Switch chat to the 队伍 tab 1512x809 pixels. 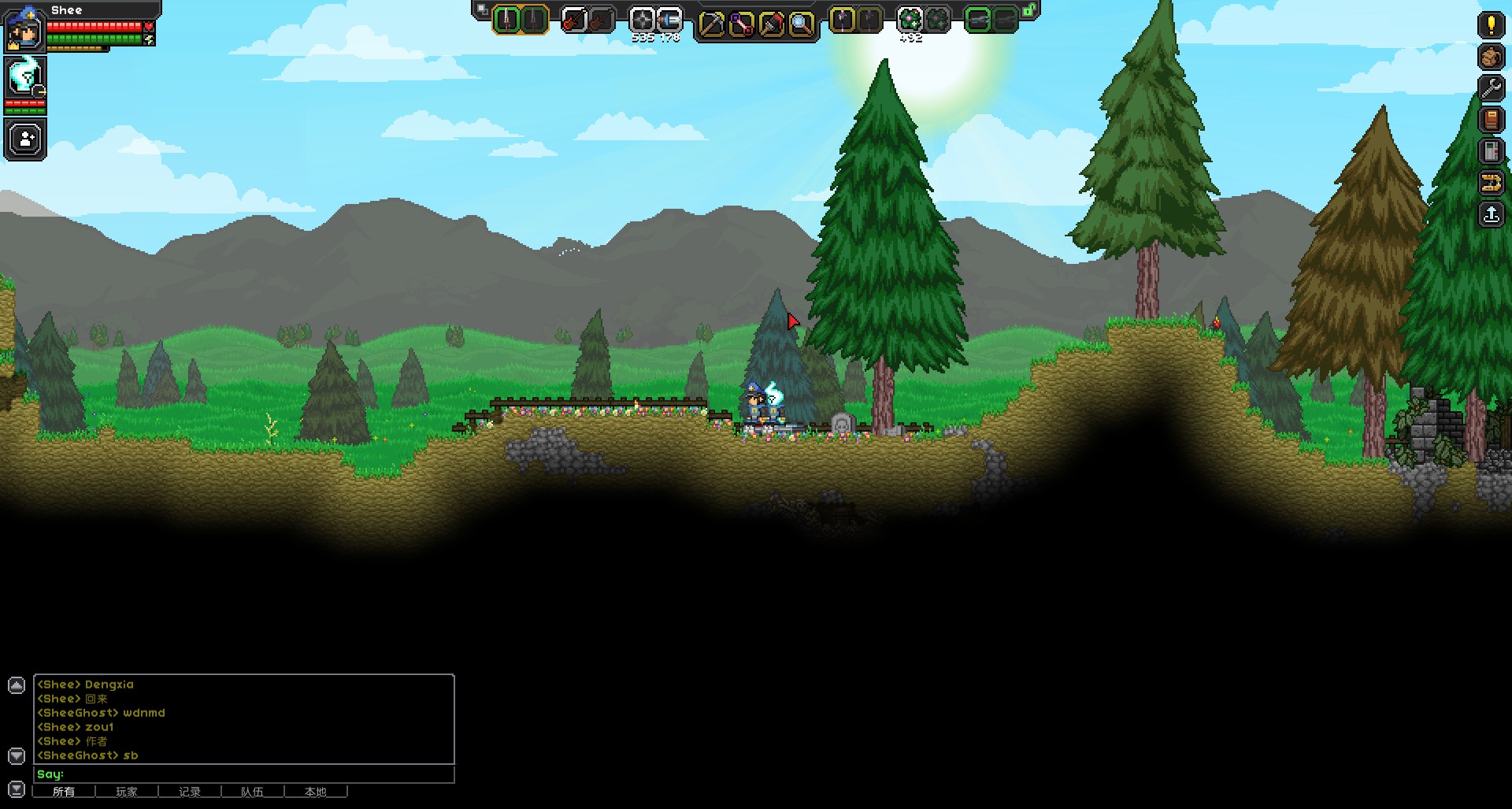(x=252, y=792)
